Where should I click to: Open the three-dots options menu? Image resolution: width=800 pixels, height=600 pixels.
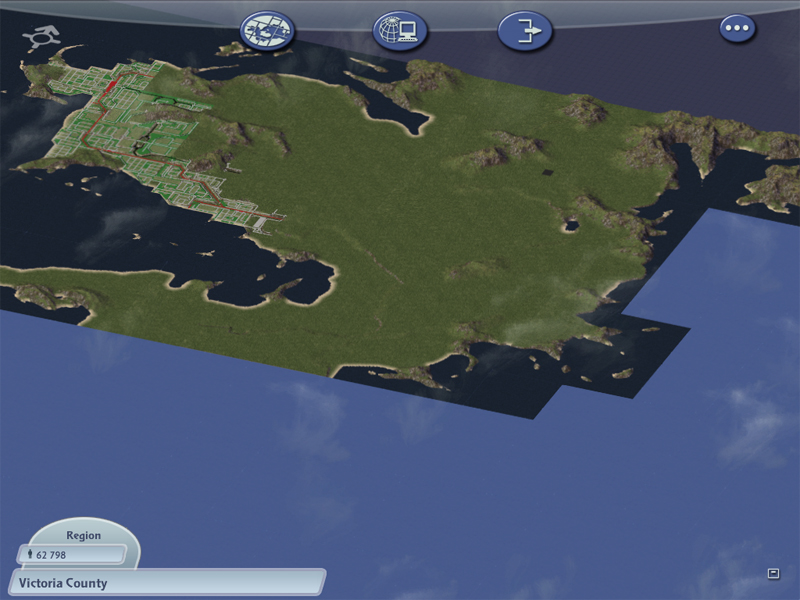738,29
